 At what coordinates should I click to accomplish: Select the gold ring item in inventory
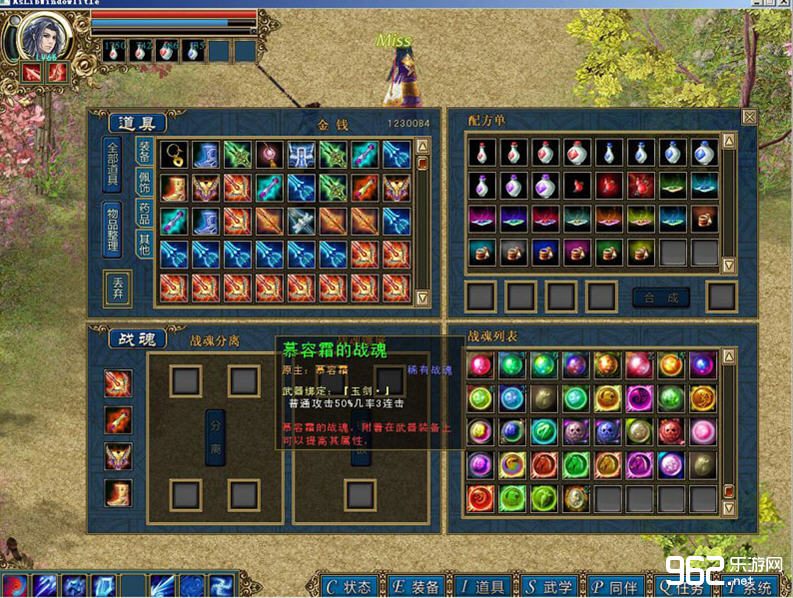click(174, 155)
